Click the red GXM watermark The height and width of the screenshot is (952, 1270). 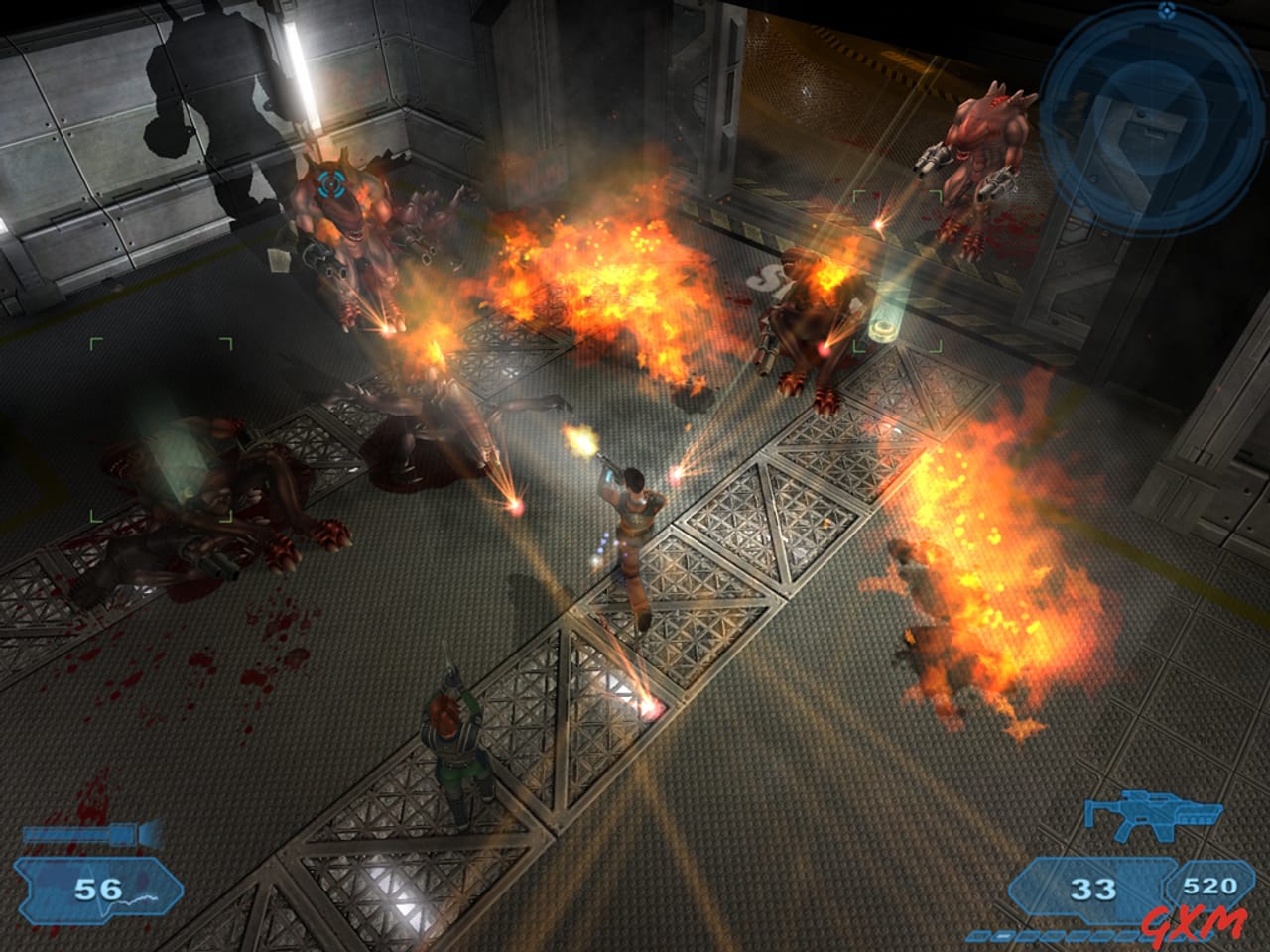click(x=1196, y=920)
